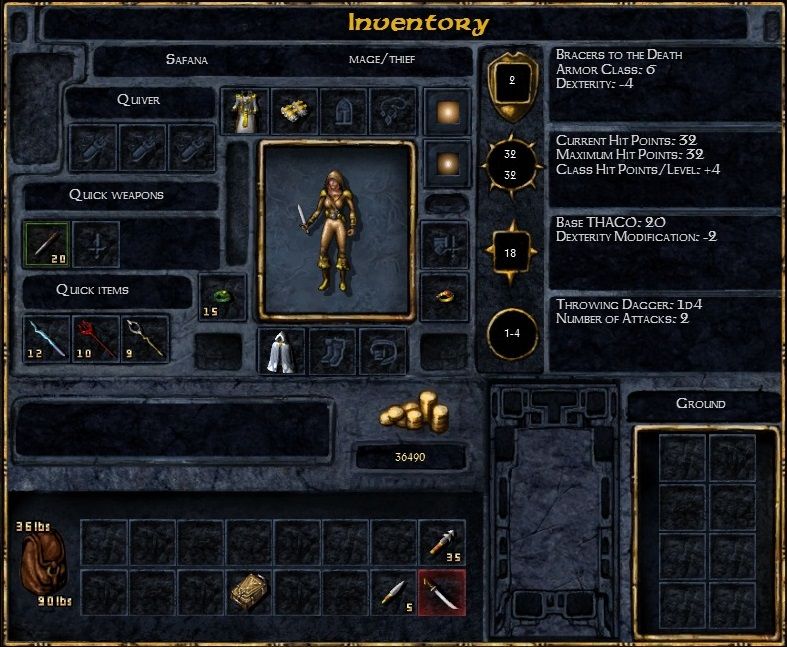787x647 pixels.
Task: Pick up the white hooded cloak
Action: click(x=282, y=350)
